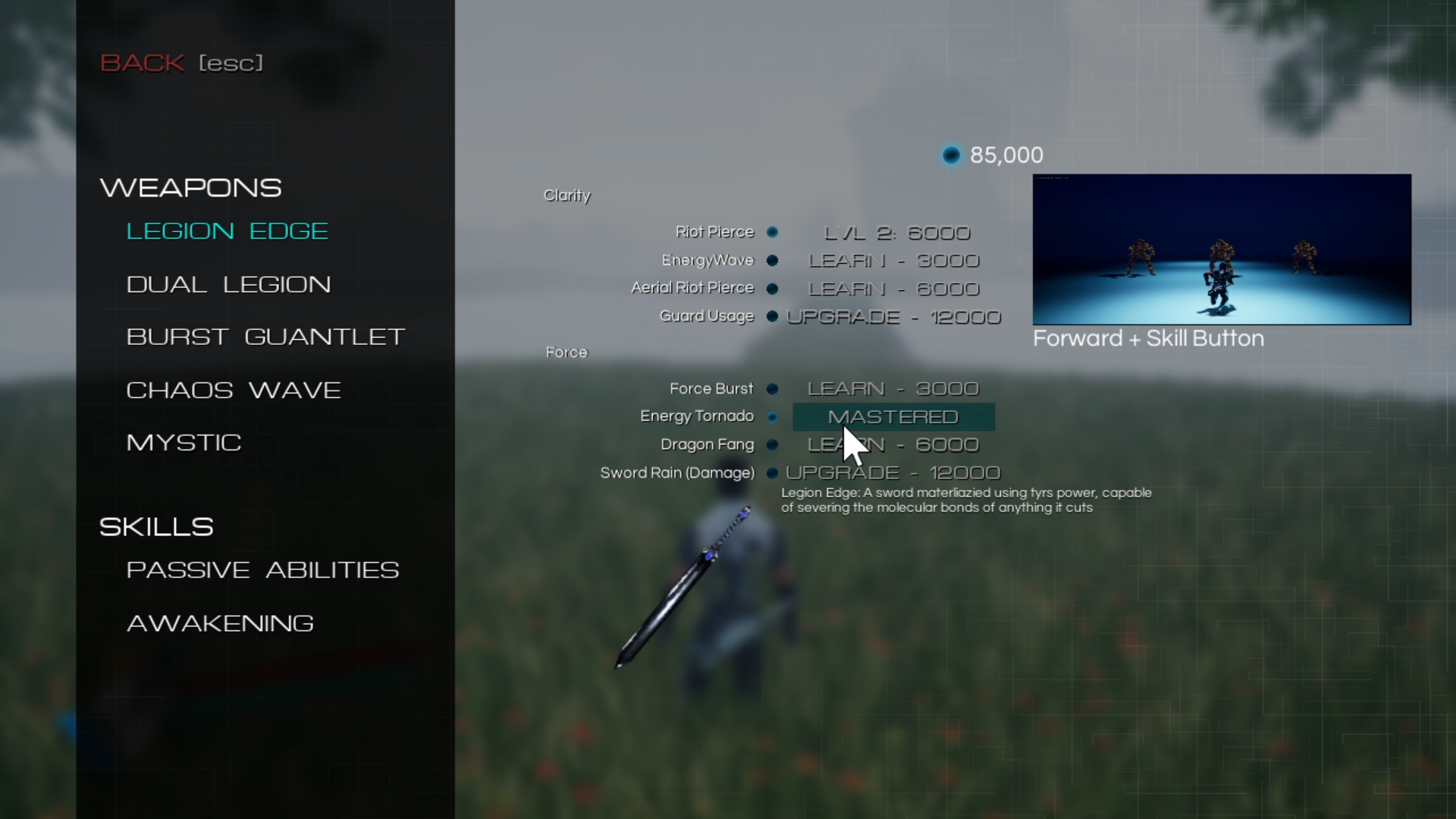Click BACK to exit the skill menu
1456x819 pixels.
(x=143, y=63)
